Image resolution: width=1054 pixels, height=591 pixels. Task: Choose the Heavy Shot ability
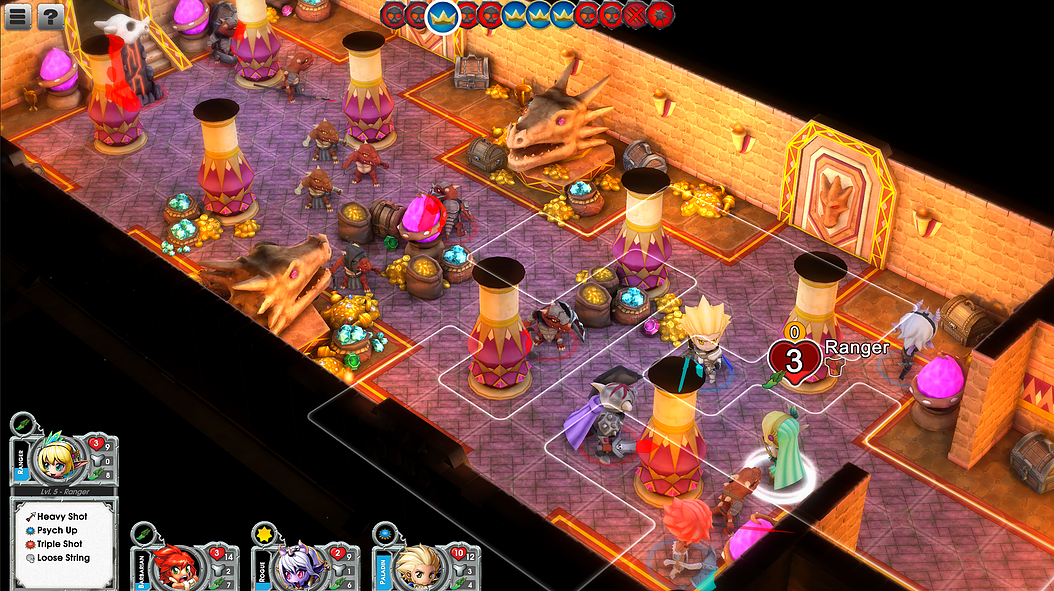[62, 516]
